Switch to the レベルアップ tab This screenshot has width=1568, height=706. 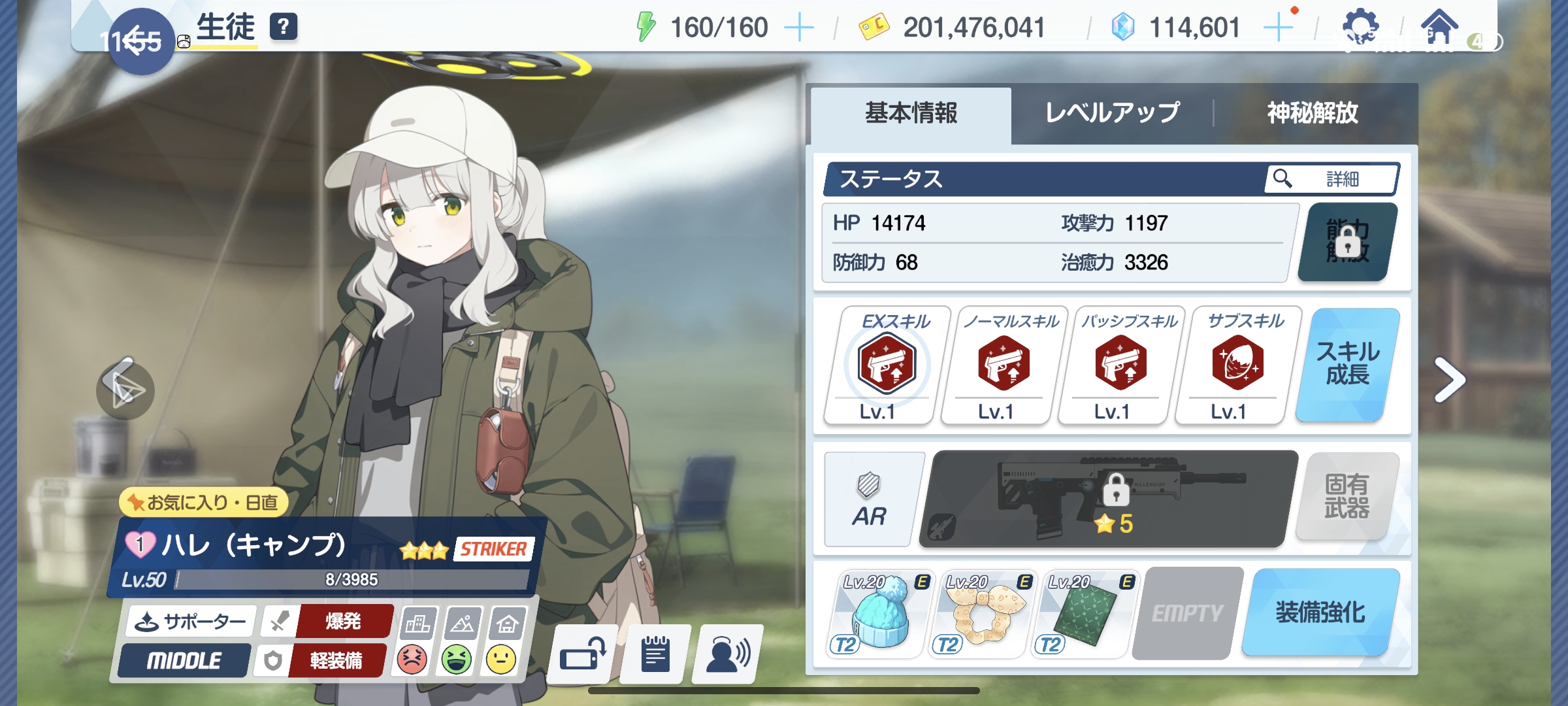click(1114, 113)
